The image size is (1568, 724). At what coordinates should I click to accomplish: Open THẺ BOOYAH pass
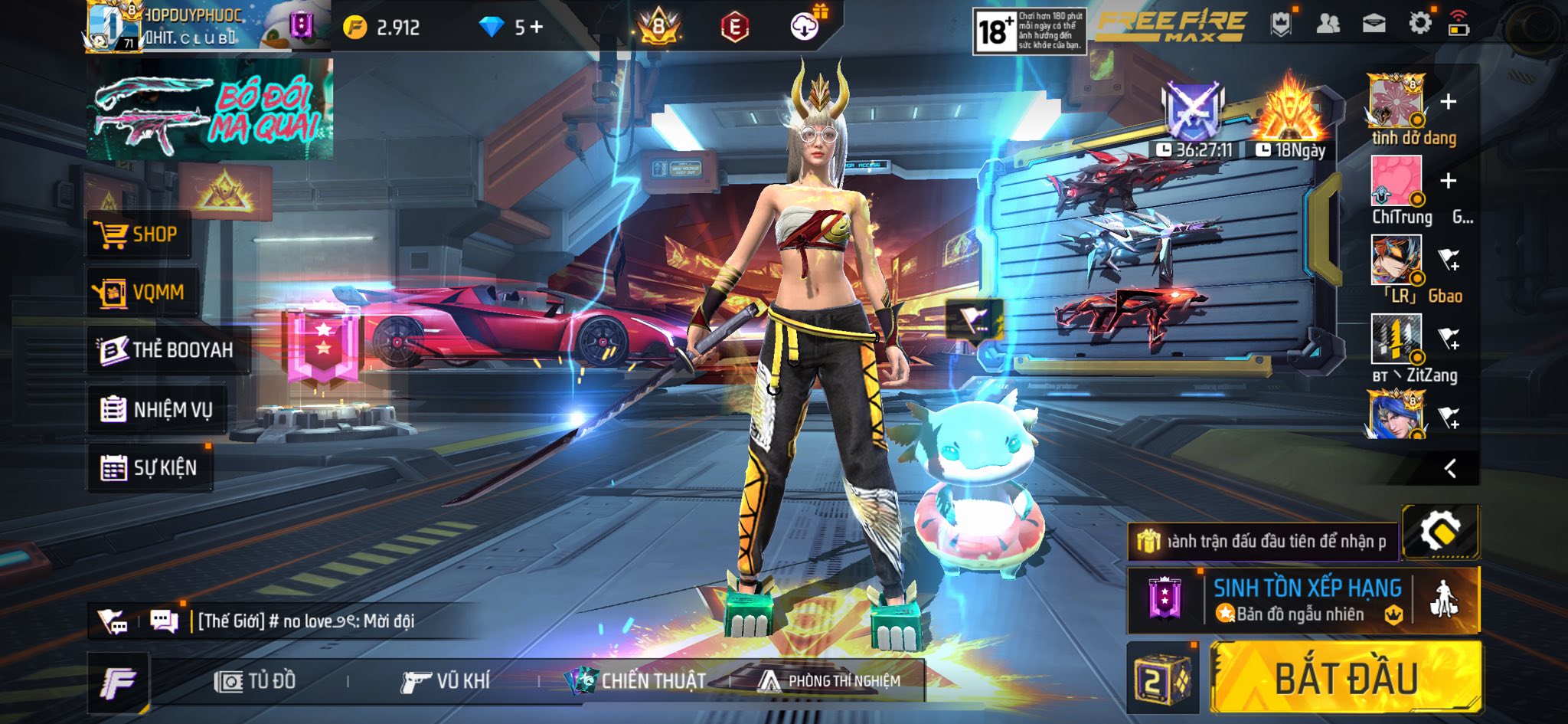point(167,350)
